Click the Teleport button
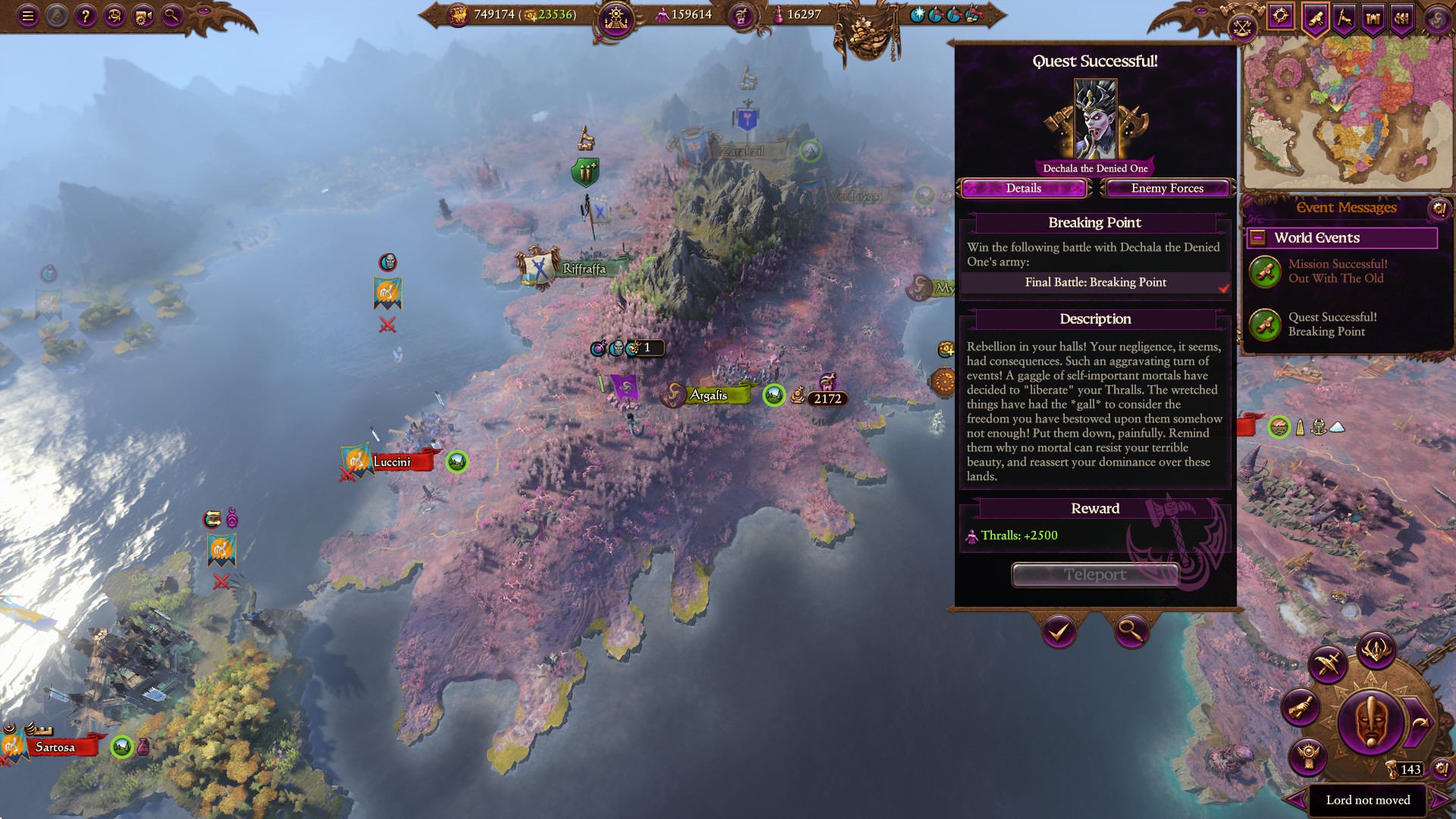The width and height of the screenshot is (1456, 819). click(x=1095, y=575)
